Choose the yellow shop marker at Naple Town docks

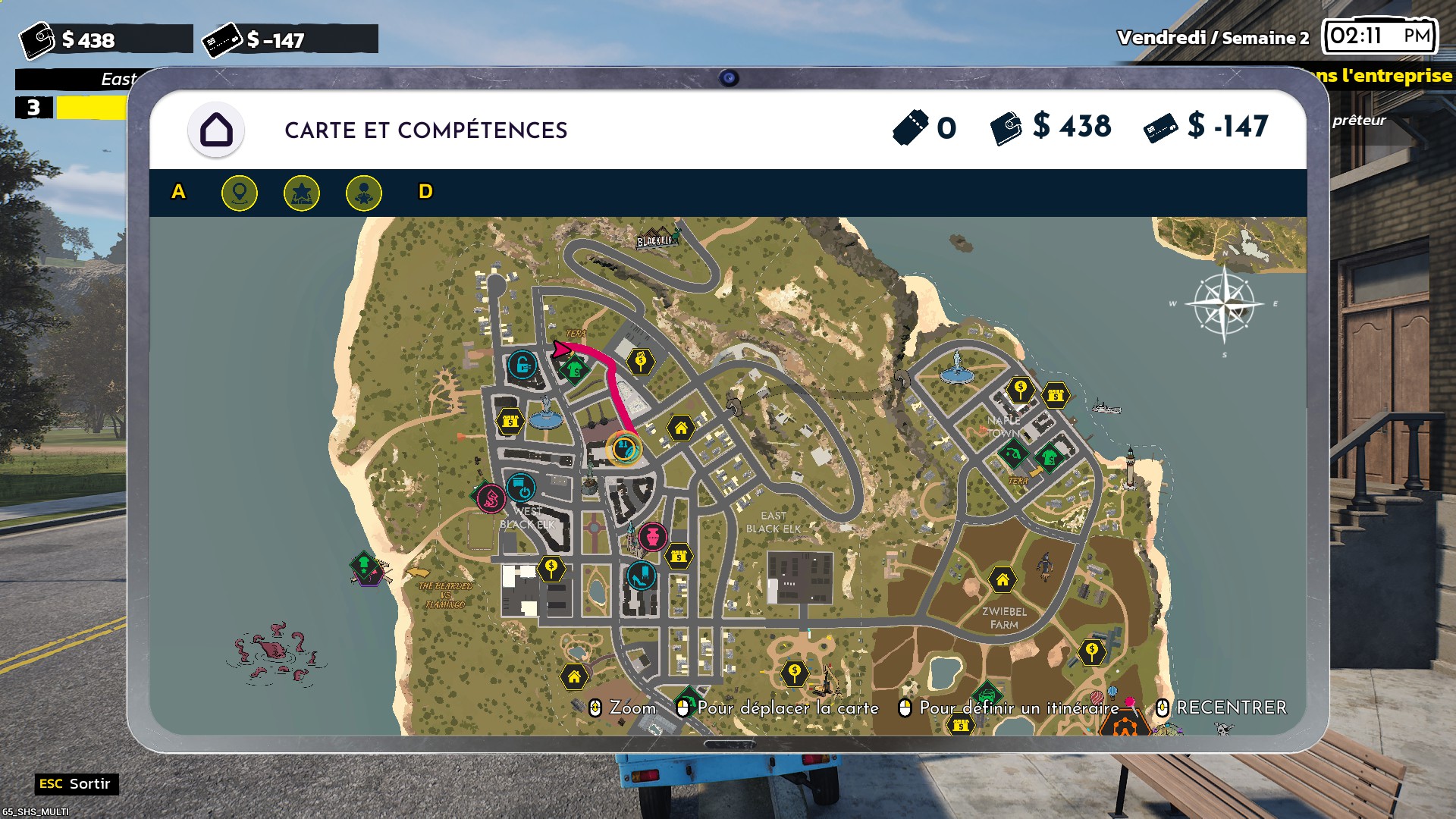1056,395
